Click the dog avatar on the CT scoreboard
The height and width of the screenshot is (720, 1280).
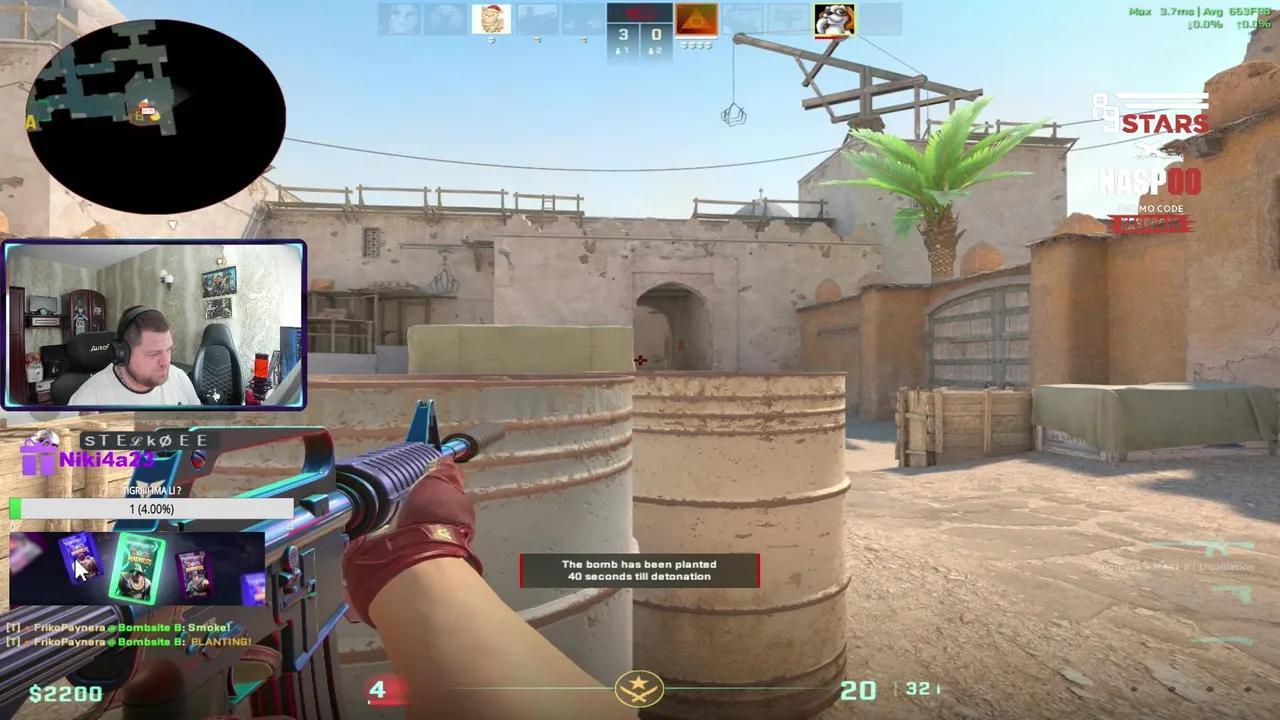click(x=834, y=20)
